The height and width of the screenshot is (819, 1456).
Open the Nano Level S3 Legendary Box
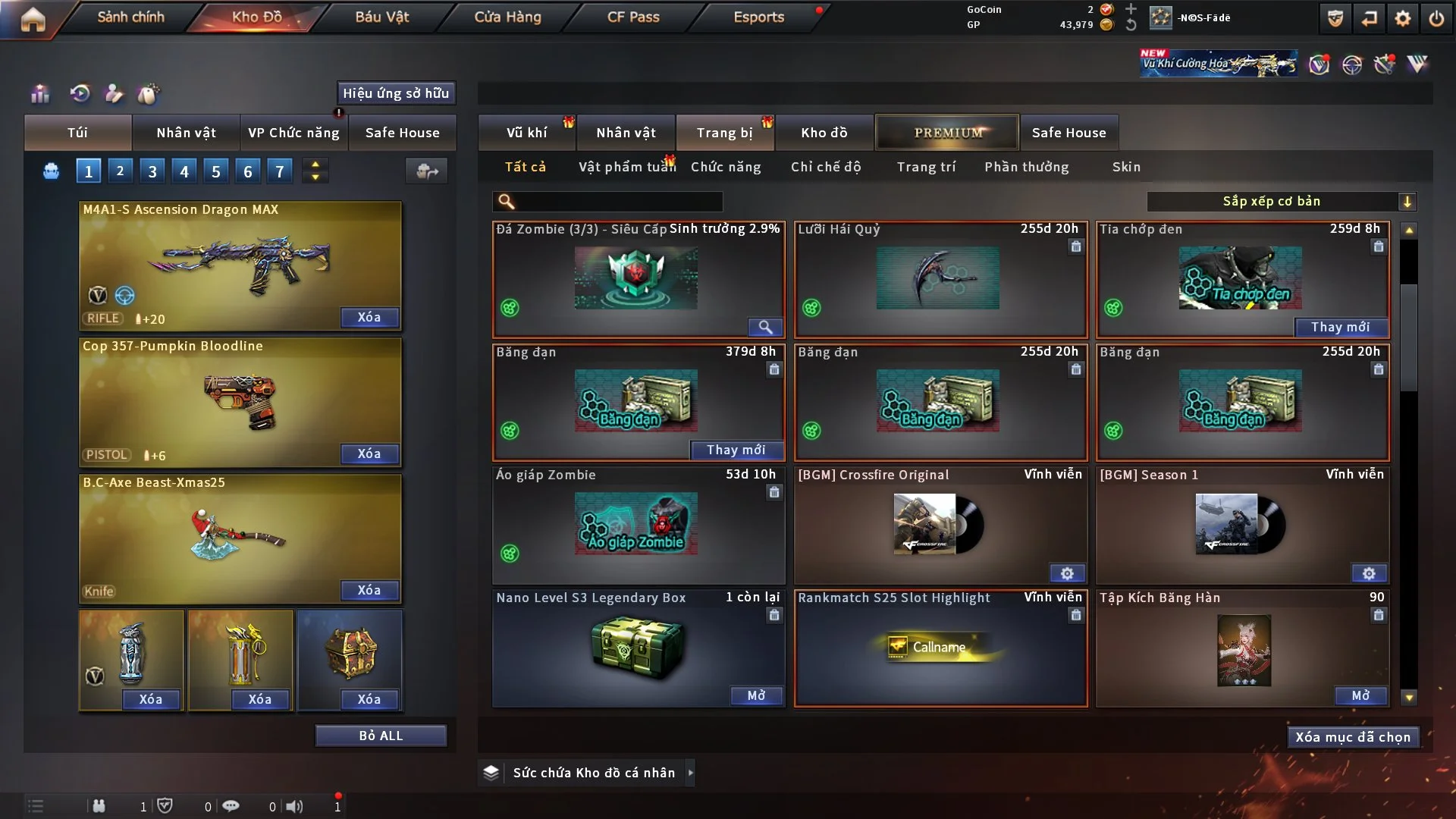click(756, 695)
